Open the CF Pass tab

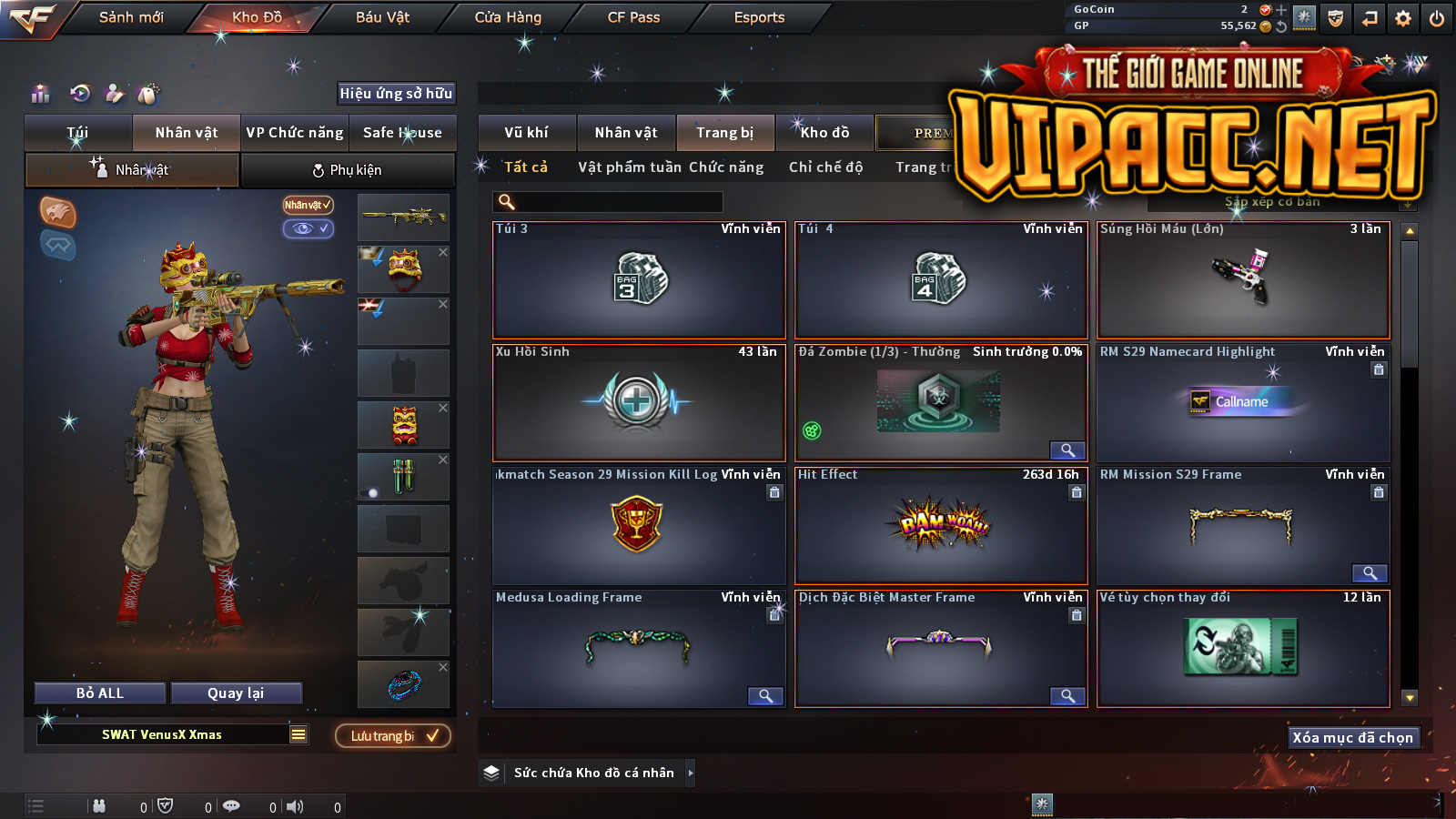pyautogui.click(x=633, y=17)
